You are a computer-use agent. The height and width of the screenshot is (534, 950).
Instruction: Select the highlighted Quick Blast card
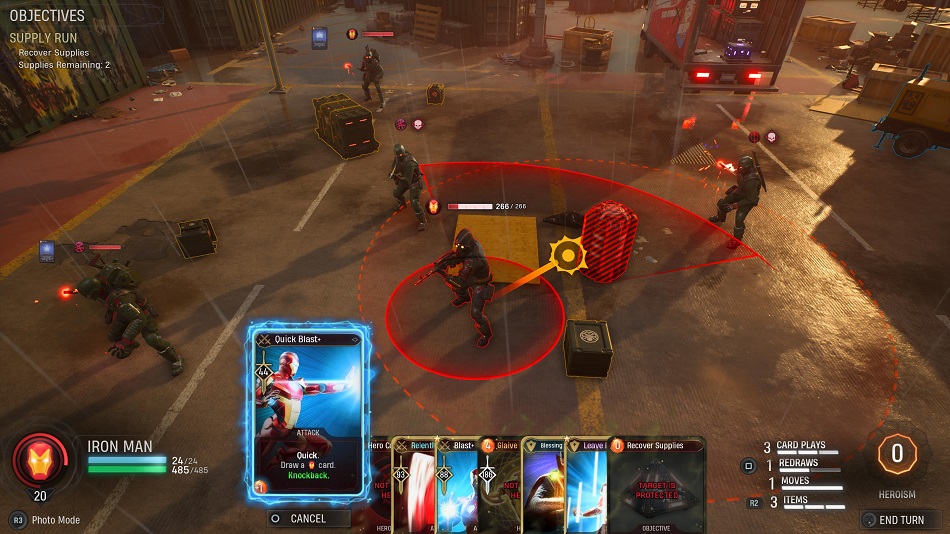308,412
